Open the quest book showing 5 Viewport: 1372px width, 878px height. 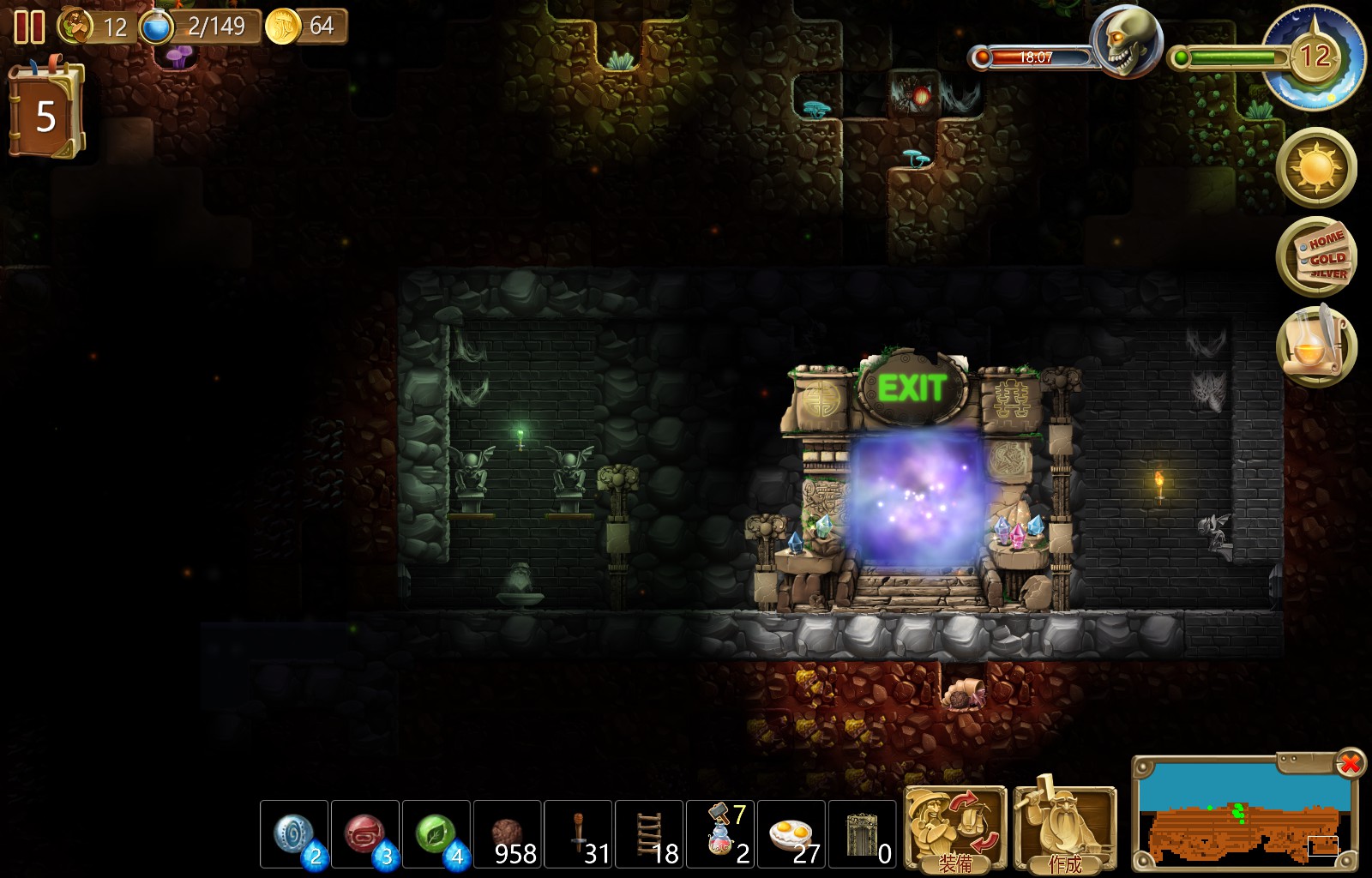[x=46, y=113]
